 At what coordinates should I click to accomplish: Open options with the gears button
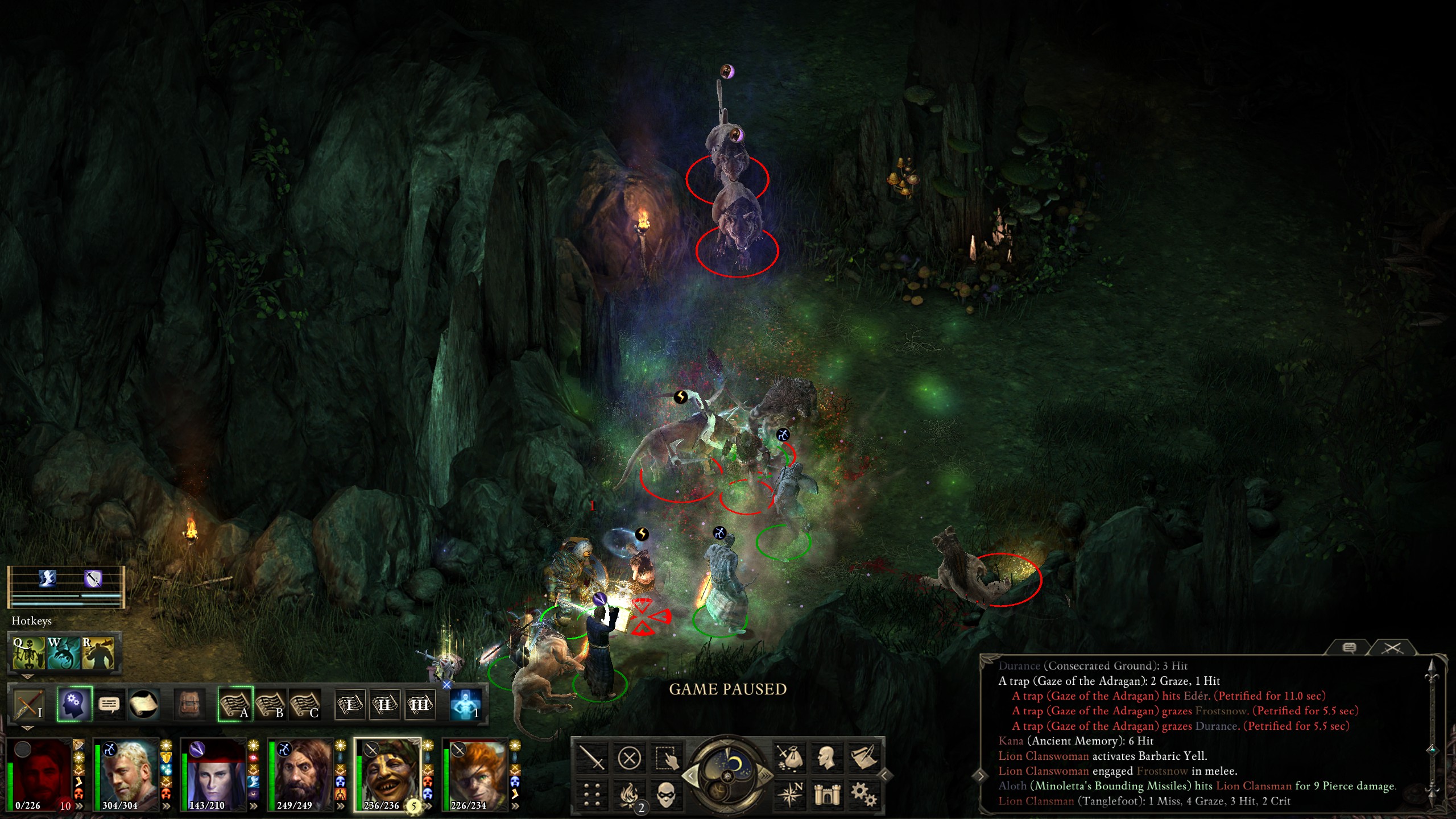pos(863,794)
